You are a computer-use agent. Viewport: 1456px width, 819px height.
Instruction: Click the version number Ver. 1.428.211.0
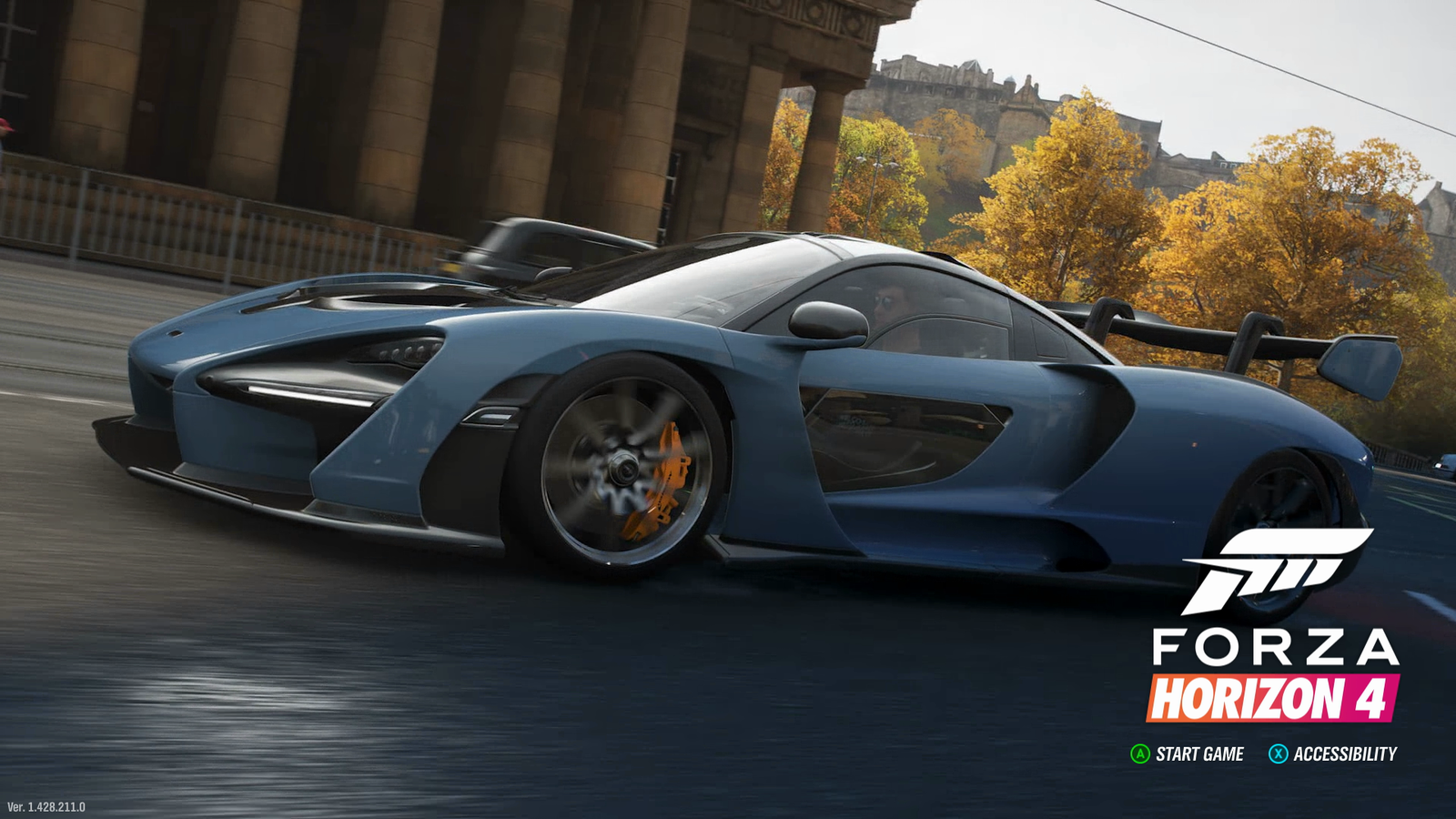click(x=48, y=804)
